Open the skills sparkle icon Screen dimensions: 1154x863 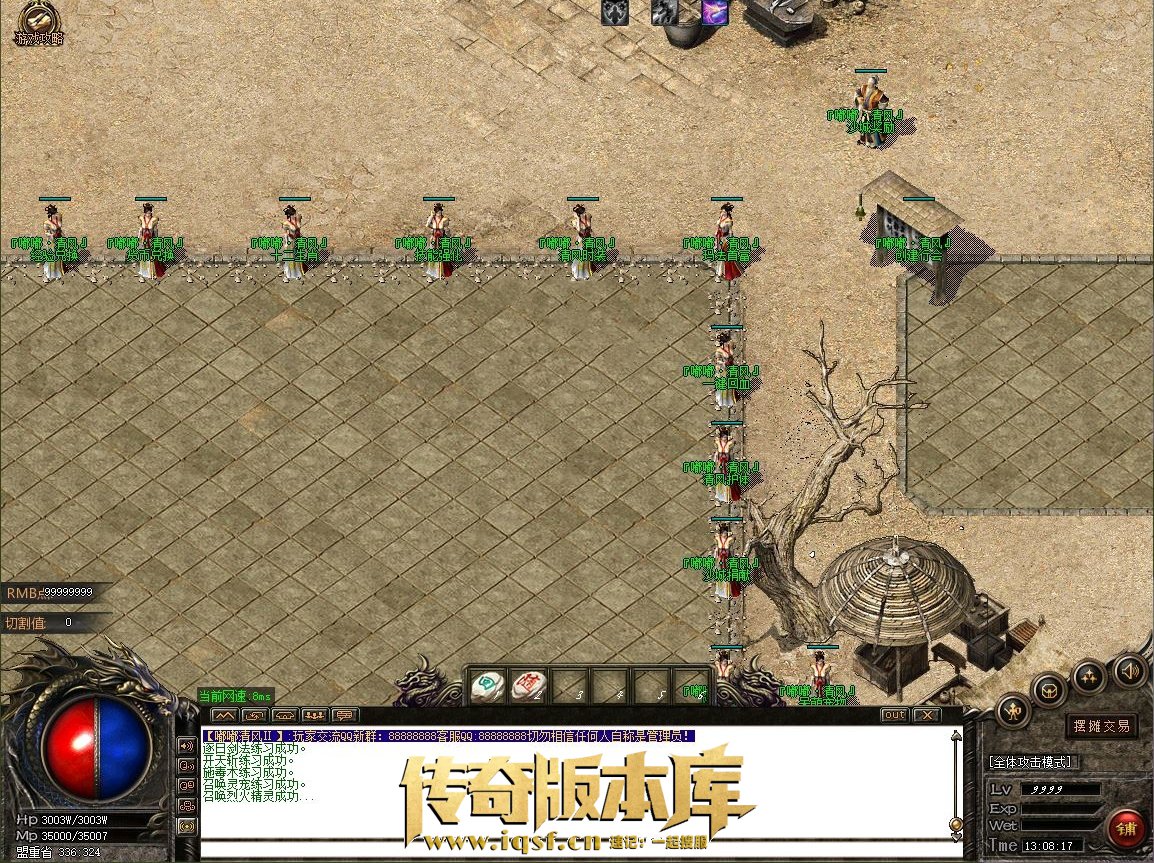1089,676
